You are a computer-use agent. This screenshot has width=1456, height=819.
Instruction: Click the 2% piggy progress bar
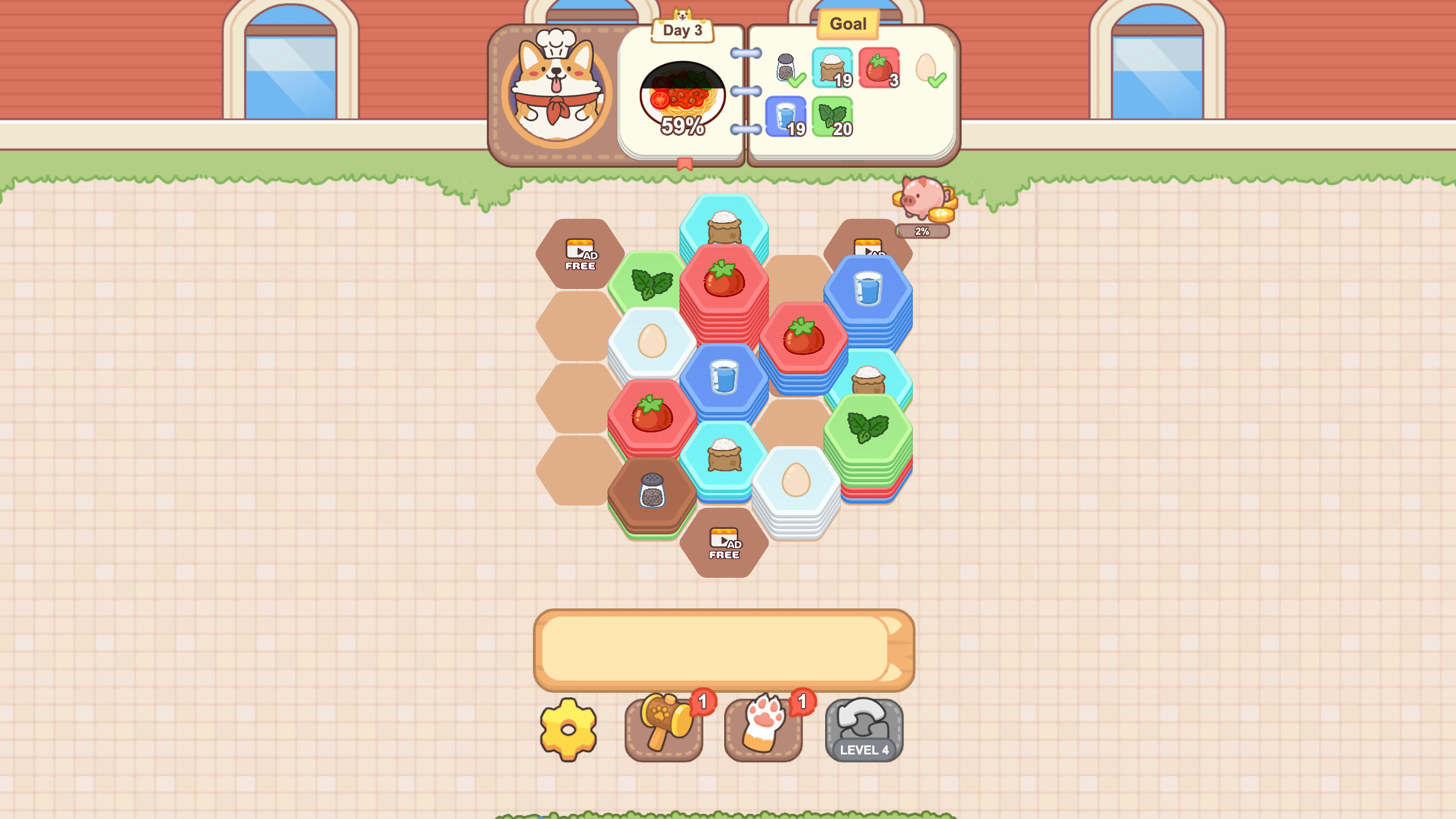tap(922, 232)
